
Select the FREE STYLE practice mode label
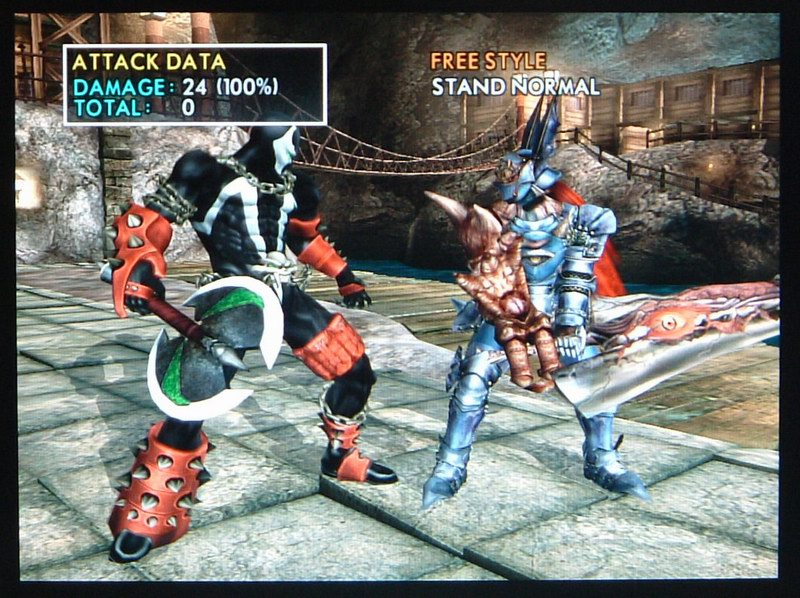click(488, 61)
